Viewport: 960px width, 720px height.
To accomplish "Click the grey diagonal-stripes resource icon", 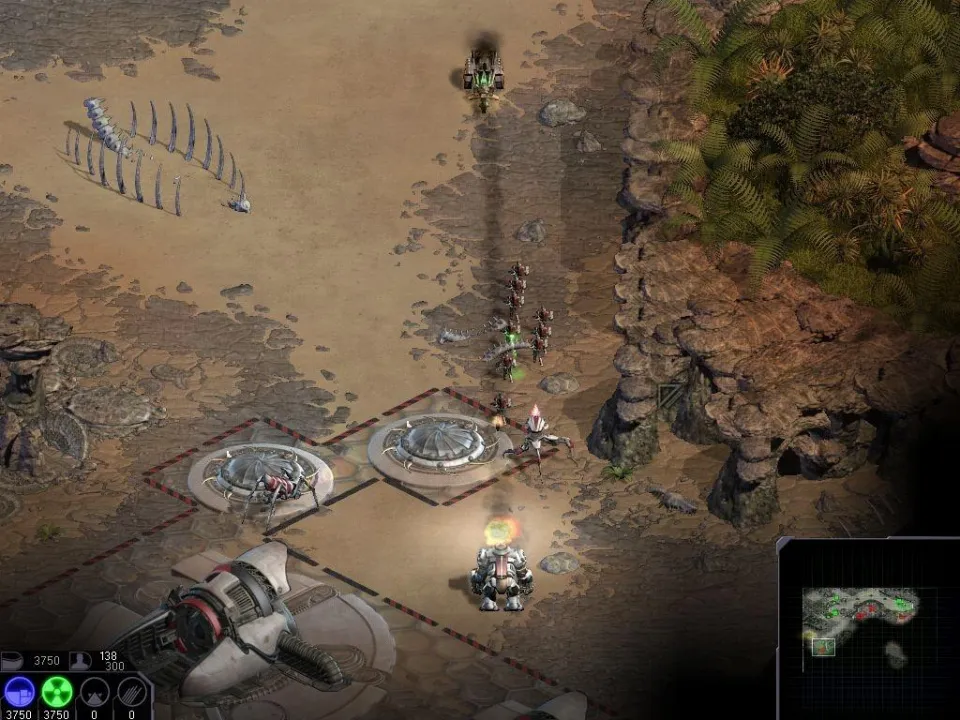I will click(131, 692).
